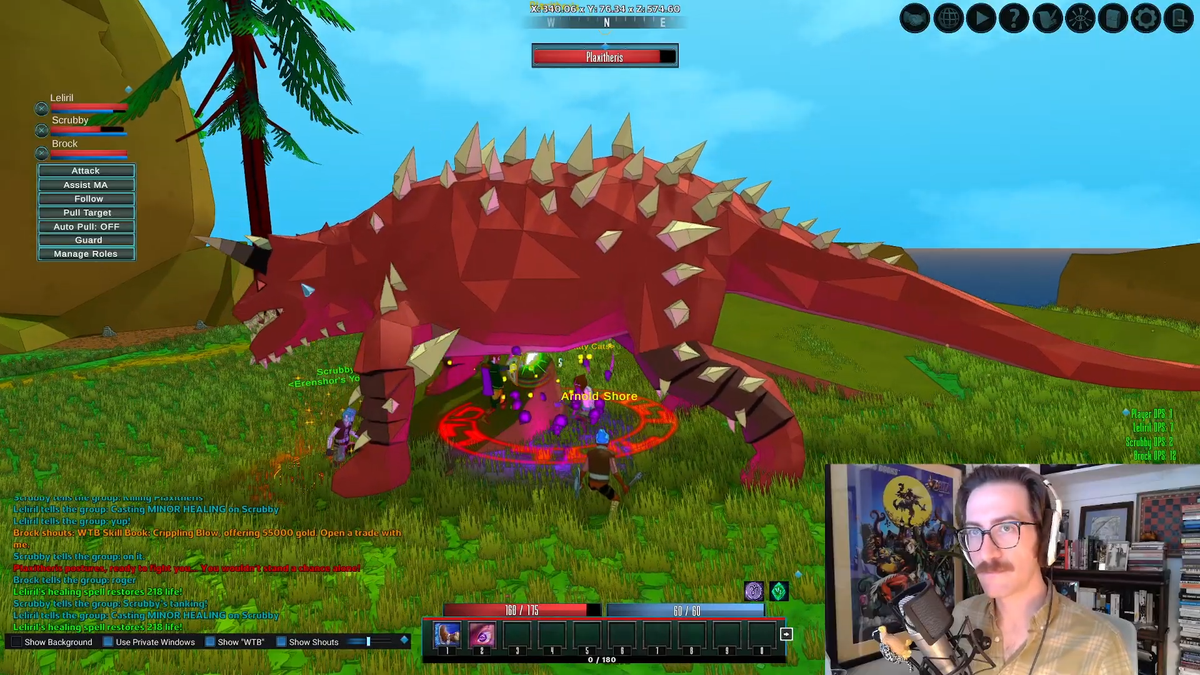
Task: Click the Attack group command button
Action: pyautogui.click(x=86, y=171)
